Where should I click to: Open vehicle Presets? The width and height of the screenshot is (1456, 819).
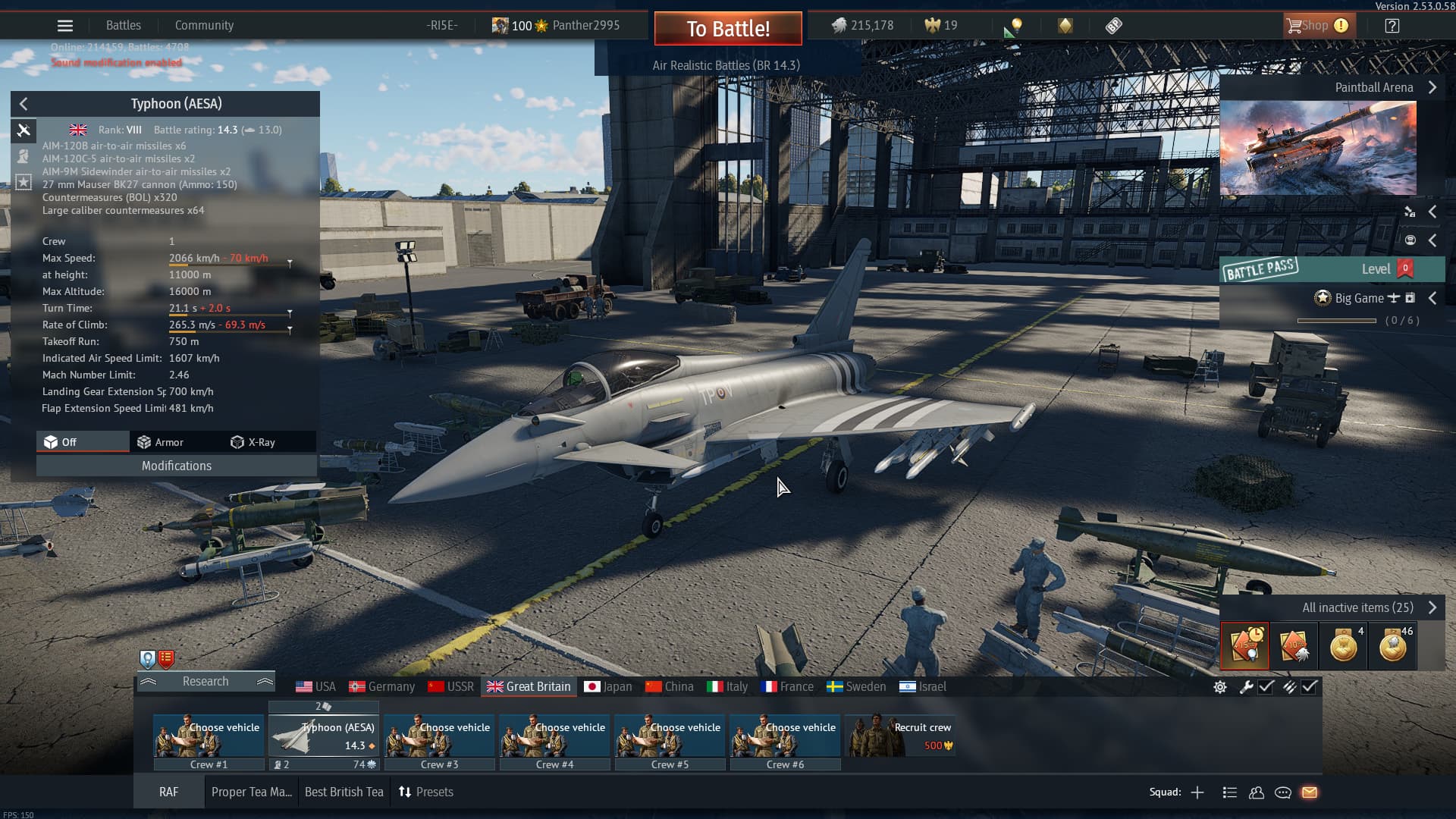(426, 792)
